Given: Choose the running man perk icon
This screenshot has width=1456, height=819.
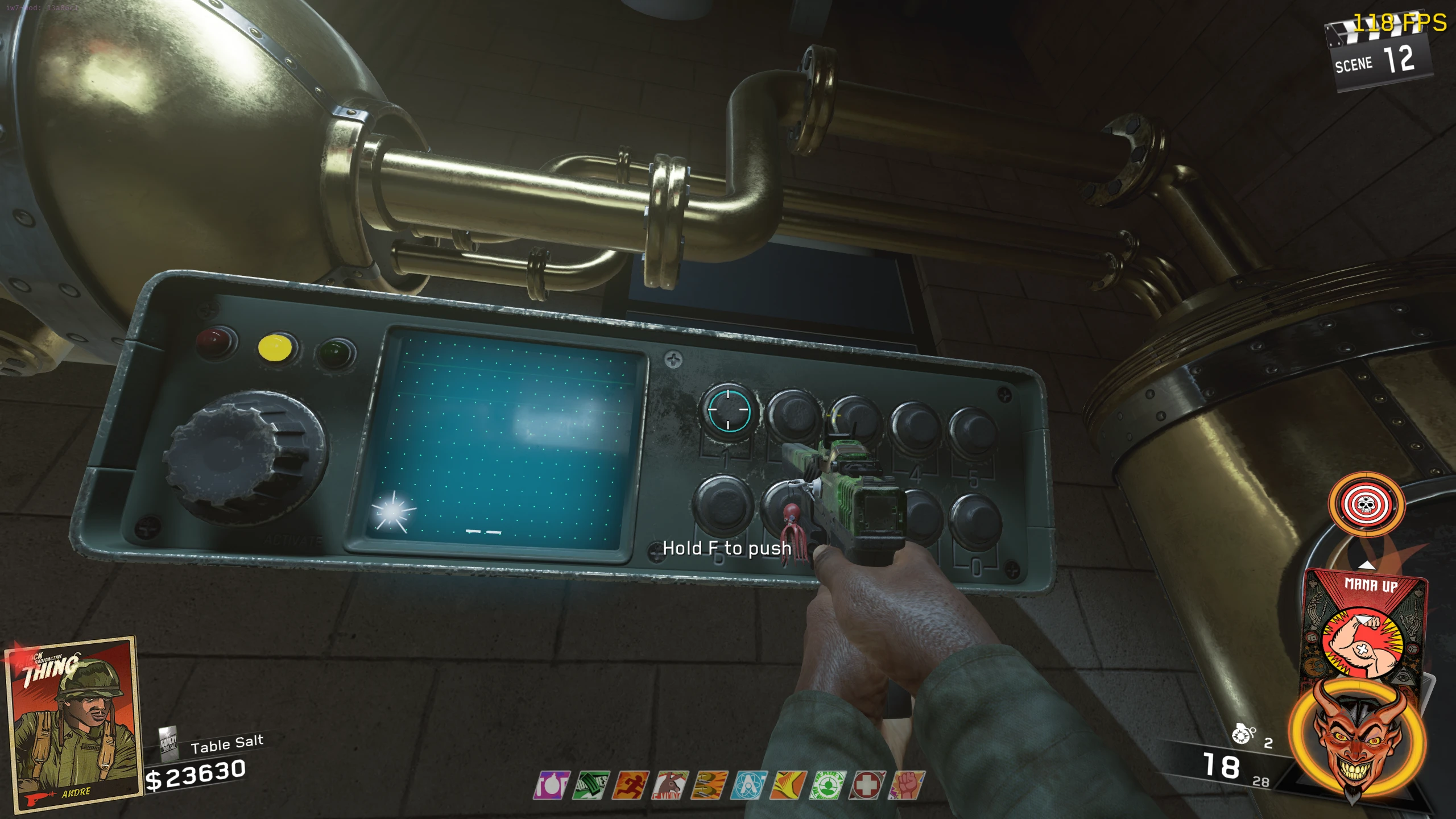Looking at the screenshot, I should (630, 785).
